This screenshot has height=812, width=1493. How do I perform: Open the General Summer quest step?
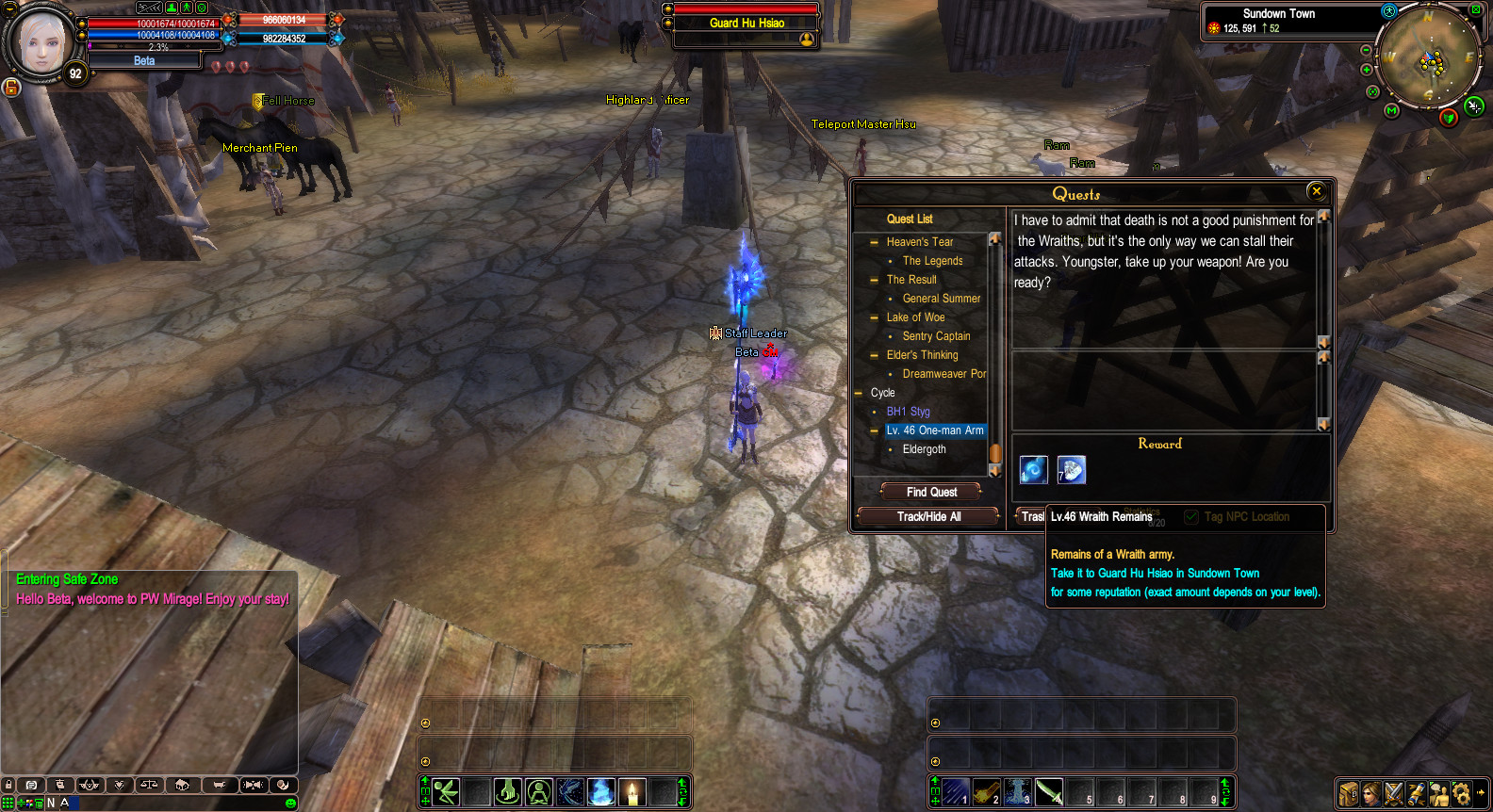[941, 299]
